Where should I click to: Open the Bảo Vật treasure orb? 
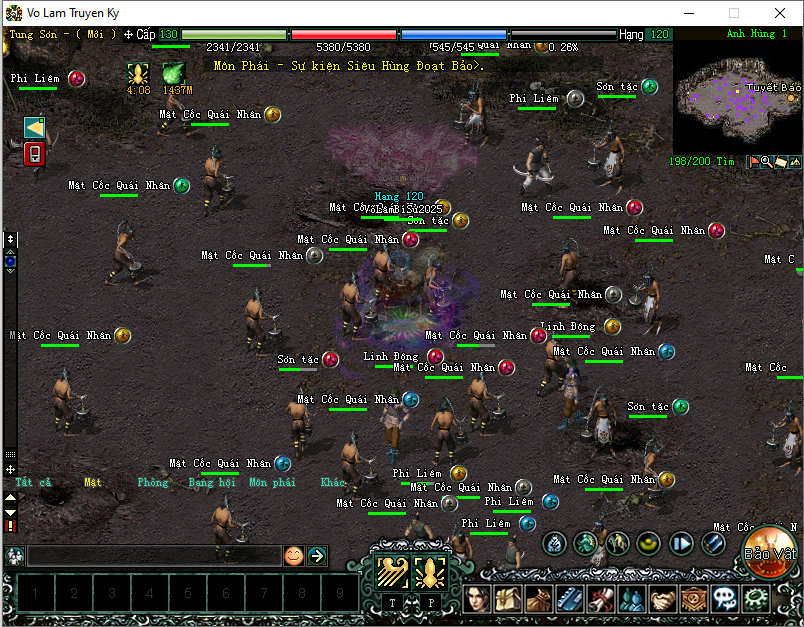coord(770,553)
